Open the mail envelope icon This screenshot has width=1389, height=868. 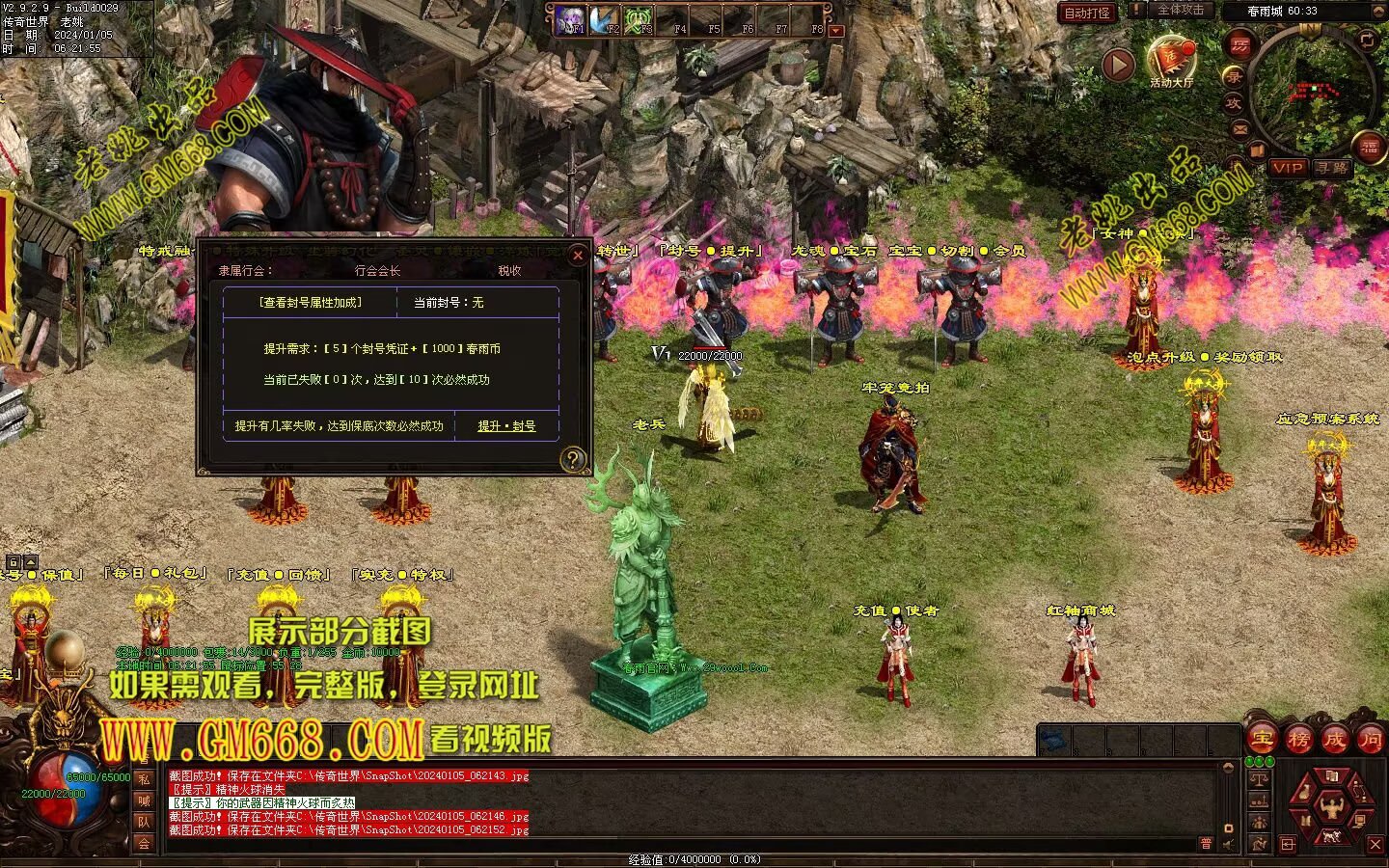click(x=1240, y=128)
